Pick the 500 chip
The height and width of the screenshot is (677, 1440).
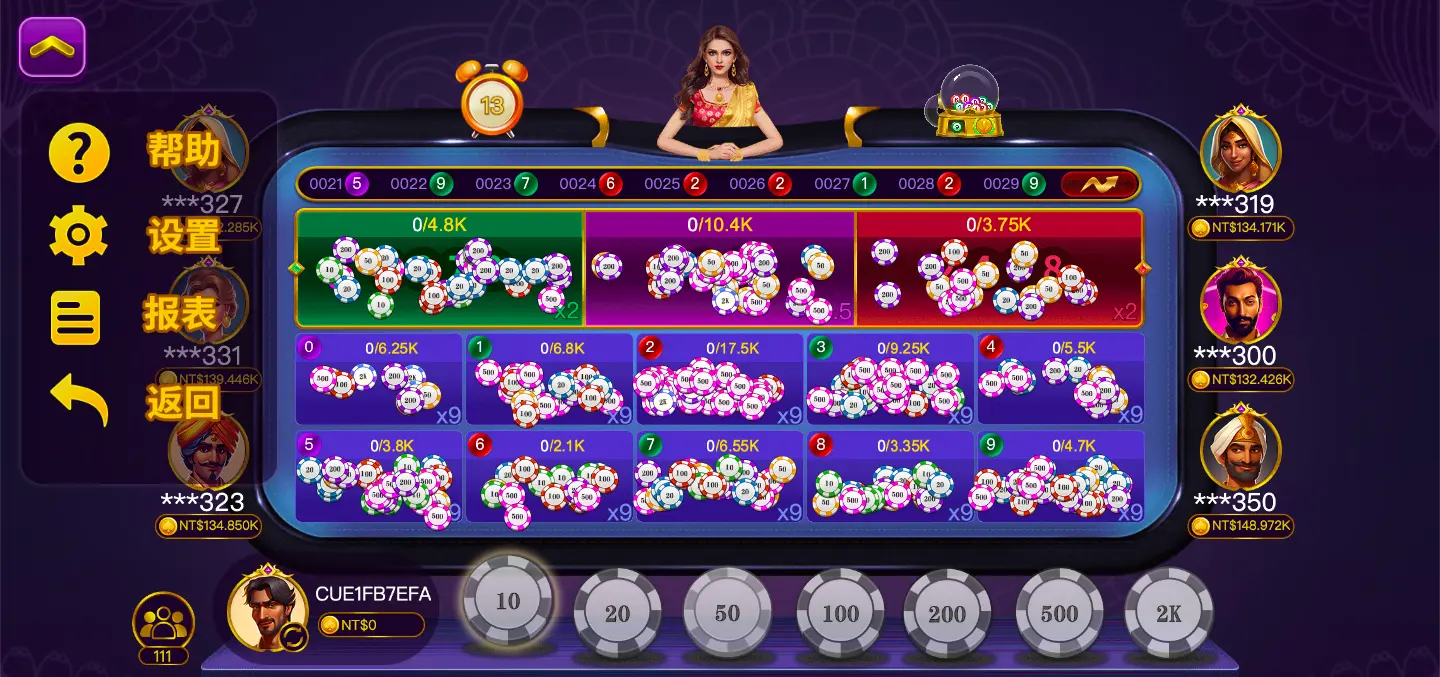[1059, 613]
